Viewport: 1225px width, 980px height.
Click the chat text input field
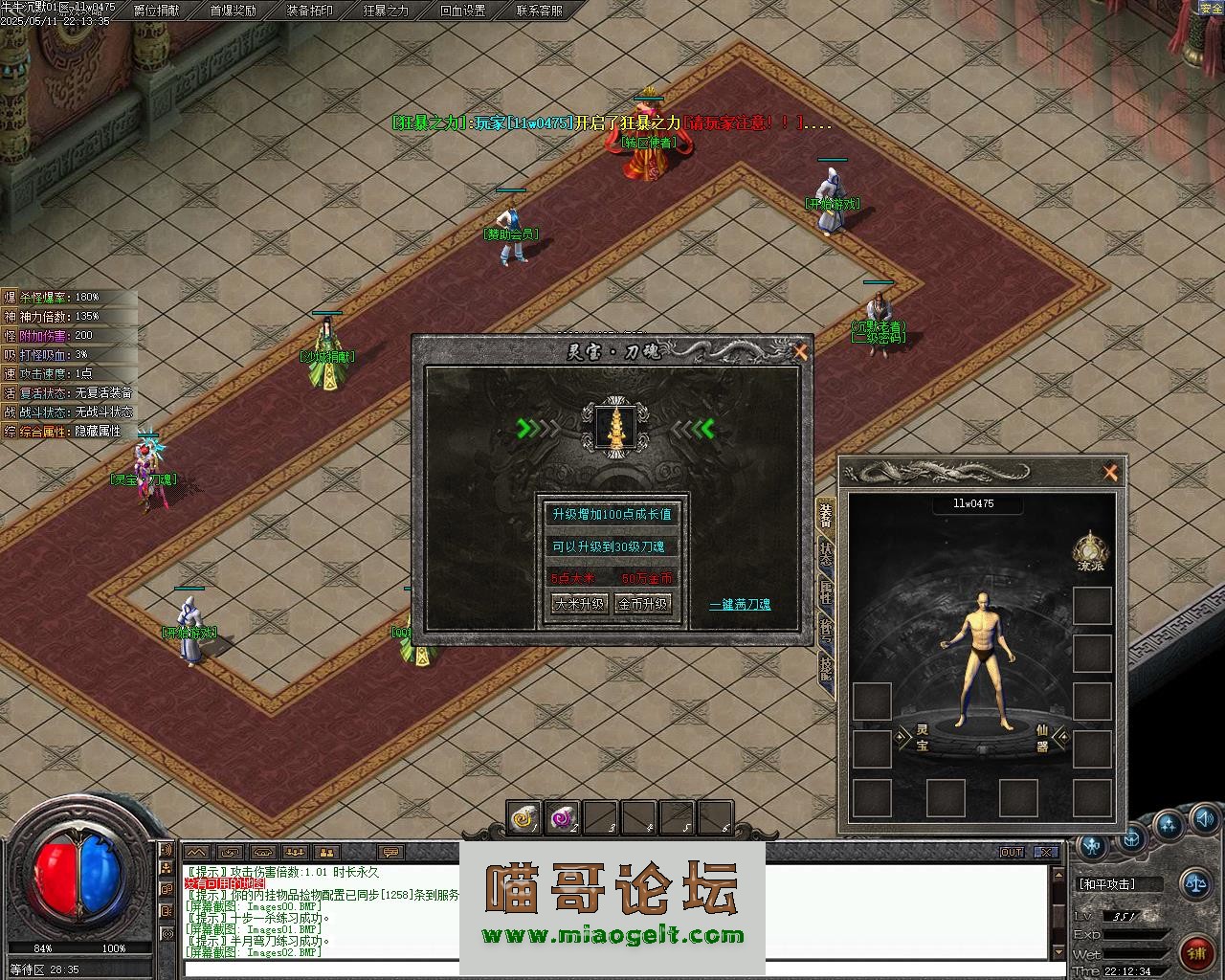(612, 969)
